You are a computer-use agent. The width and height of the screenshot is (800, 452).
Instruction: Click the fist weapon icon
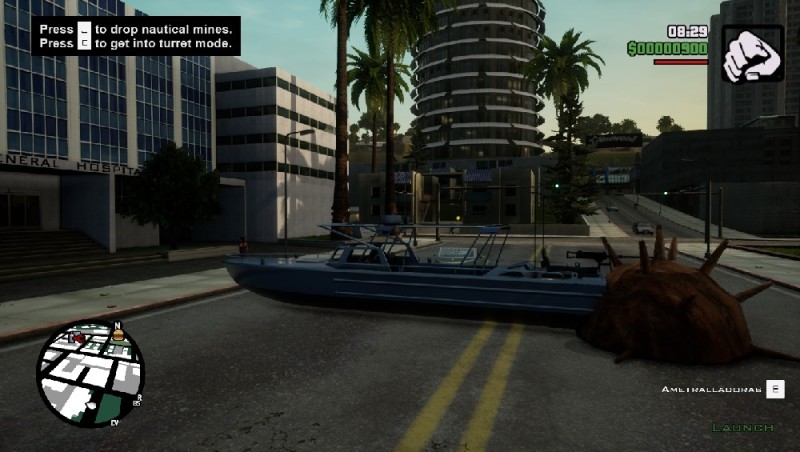click(x=751, y=53)
